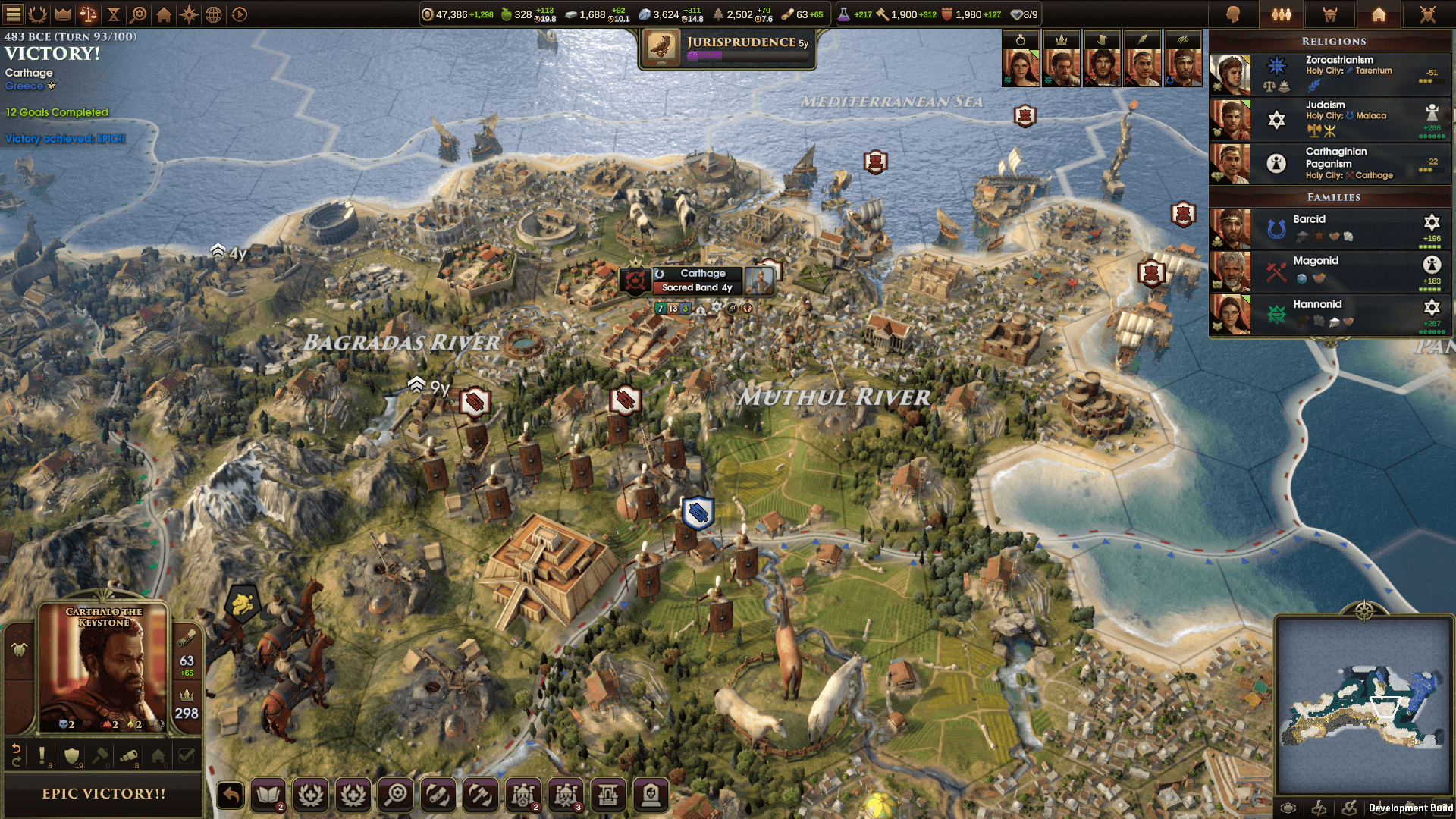Switch to the Families tab in the top-right

tap(1282, 14)
